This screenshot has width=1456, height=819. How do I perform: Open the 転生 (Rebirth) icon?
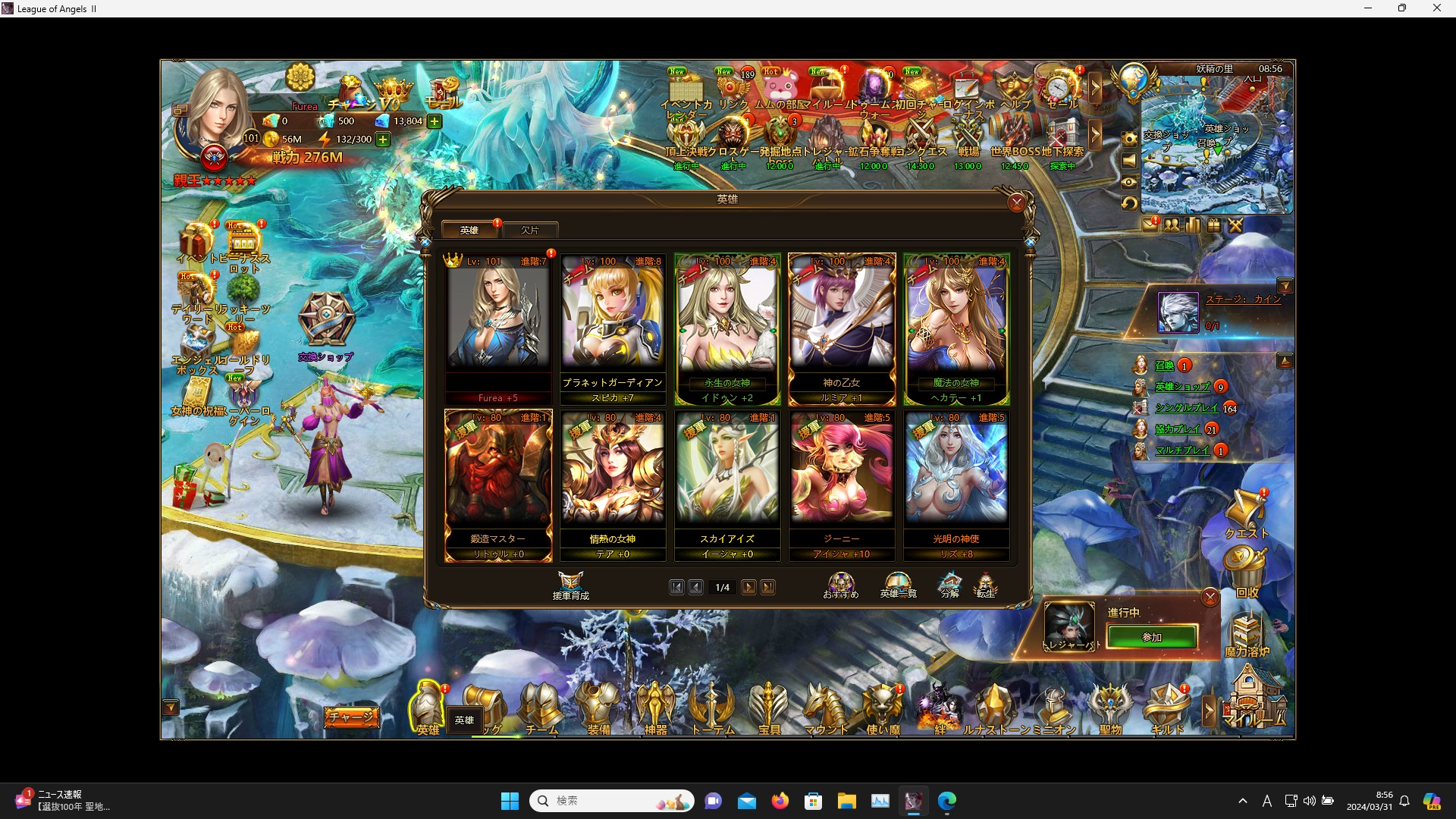pyautogui.click(x=987, y=585)
